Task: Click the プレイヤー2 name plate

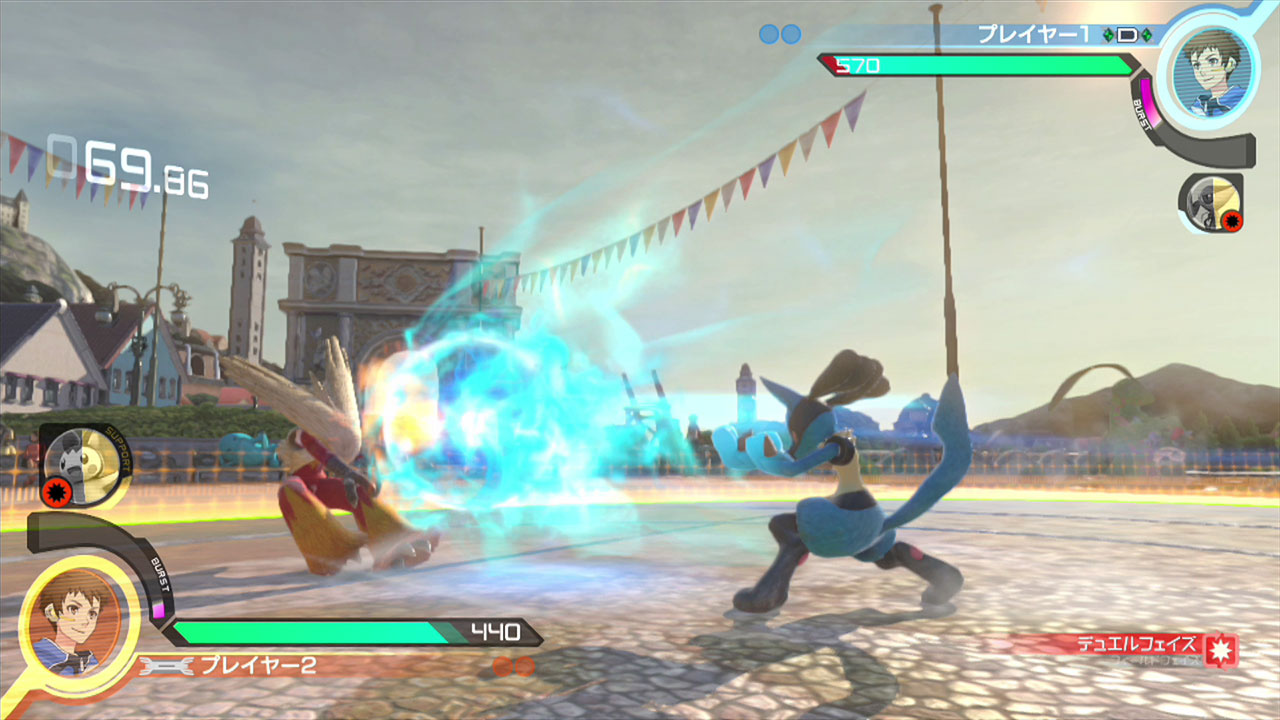Action: pos(258,665)
